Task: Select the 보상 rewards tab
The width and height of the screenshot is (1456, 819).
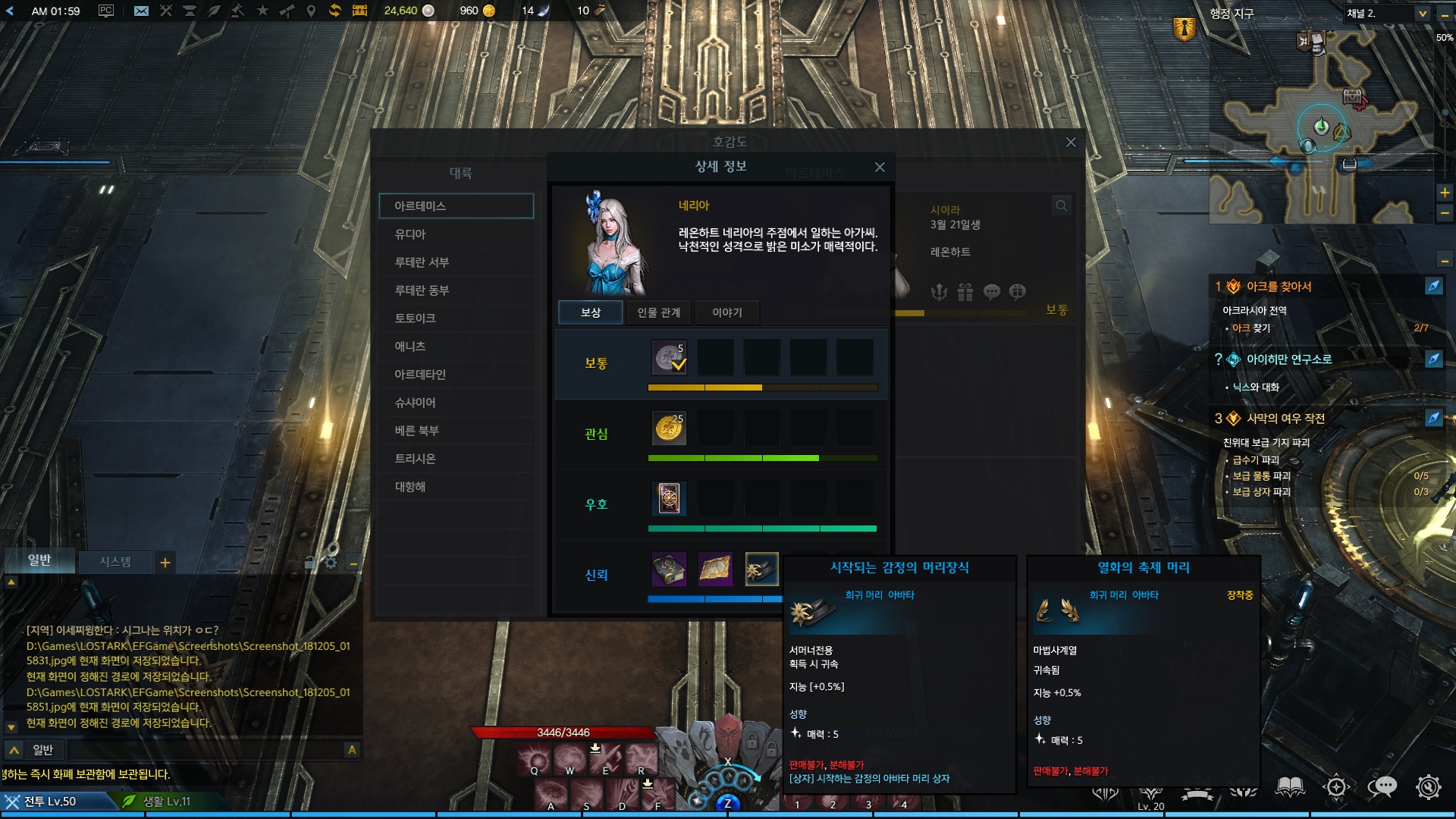Action: coord(591,312)
